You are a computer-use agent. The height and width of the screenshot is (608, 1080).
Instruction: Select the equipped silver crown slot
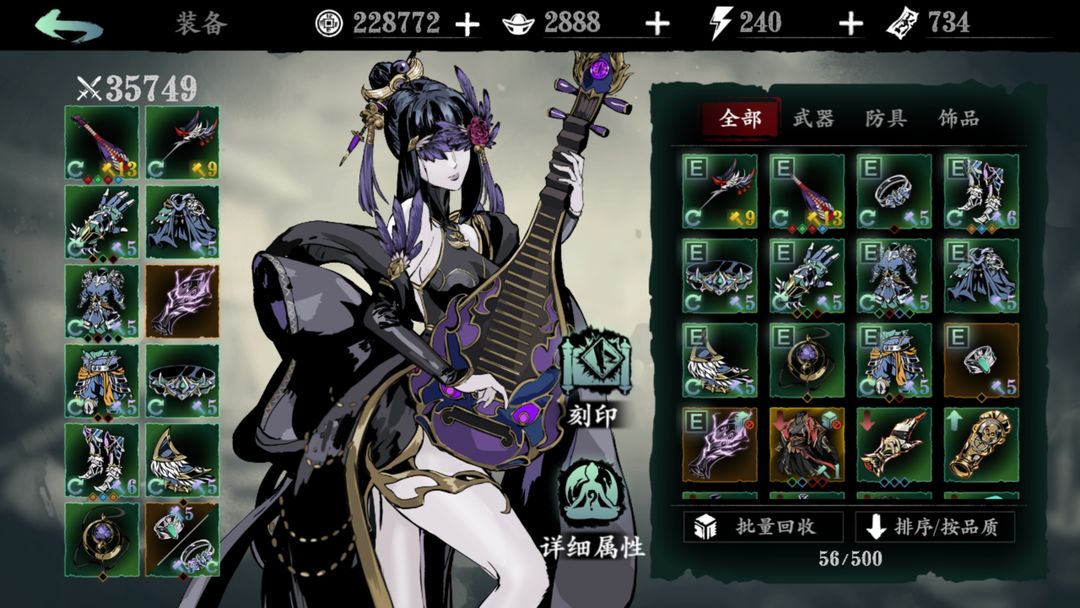point(183,380)
